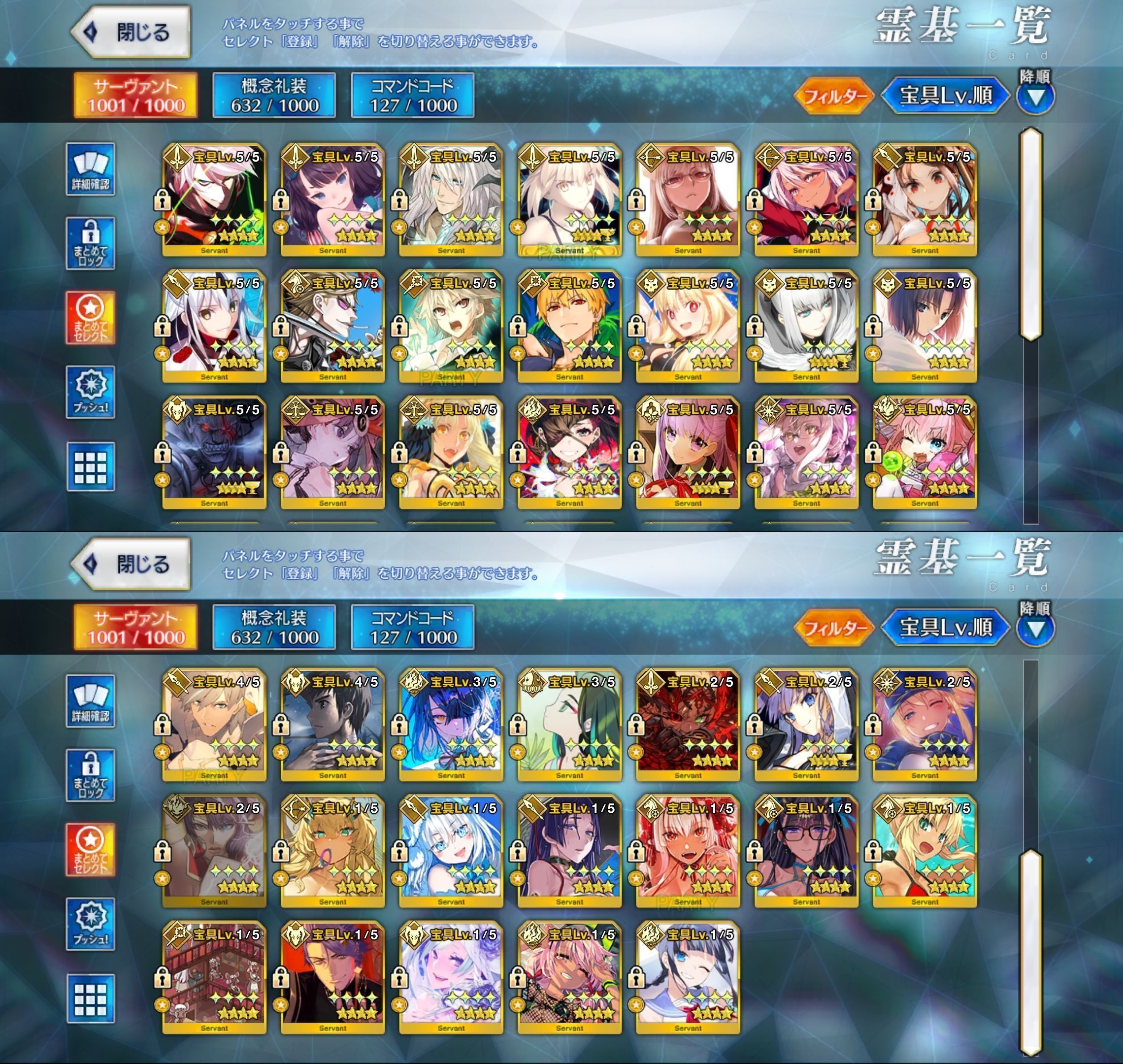The image size is (1123, 1064).
Task: Click 閉じる in the upper screenshot
Action: click(x=132, y=33)
